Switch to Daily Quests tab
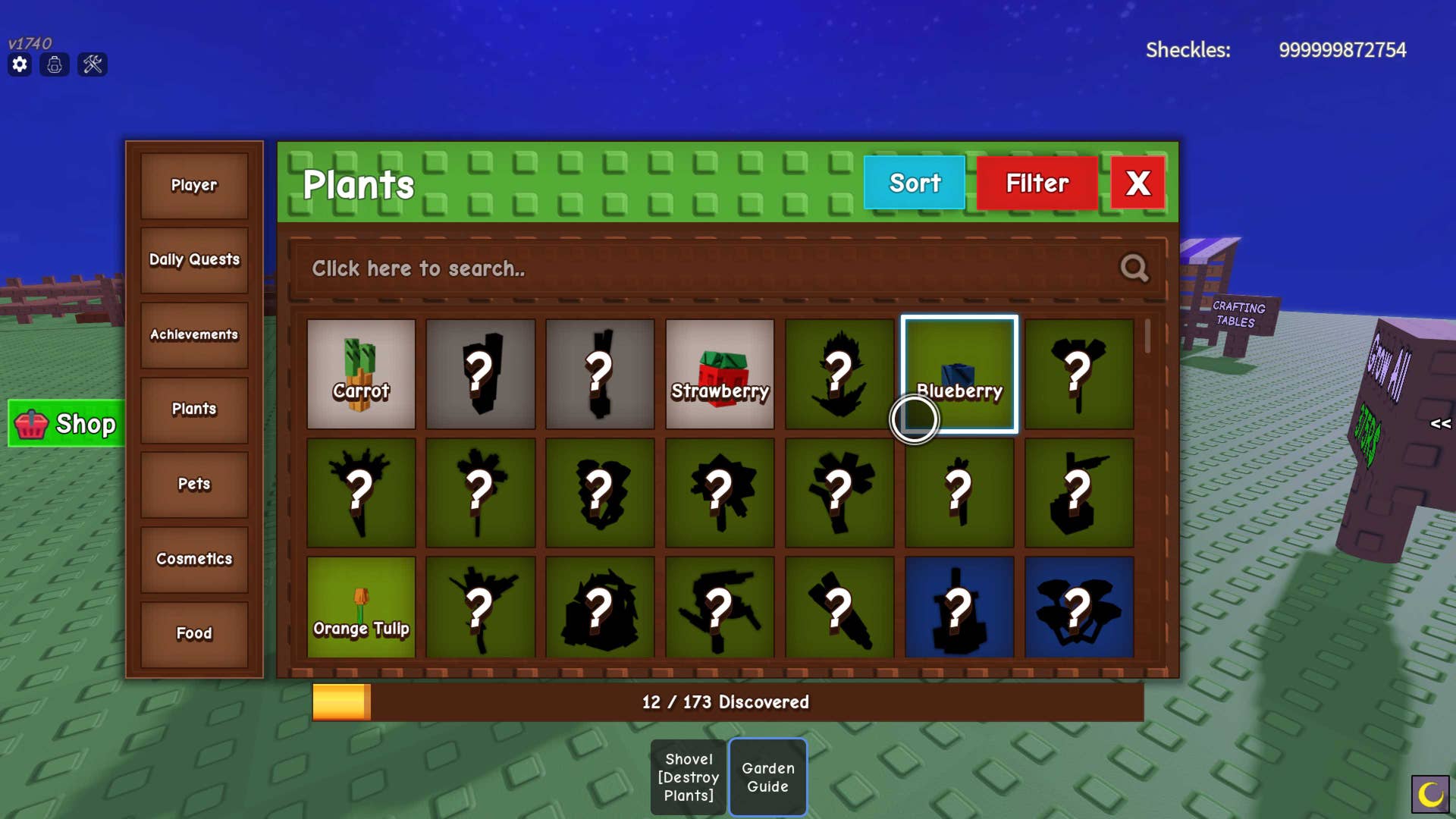1456x819 pixels. 194,260
